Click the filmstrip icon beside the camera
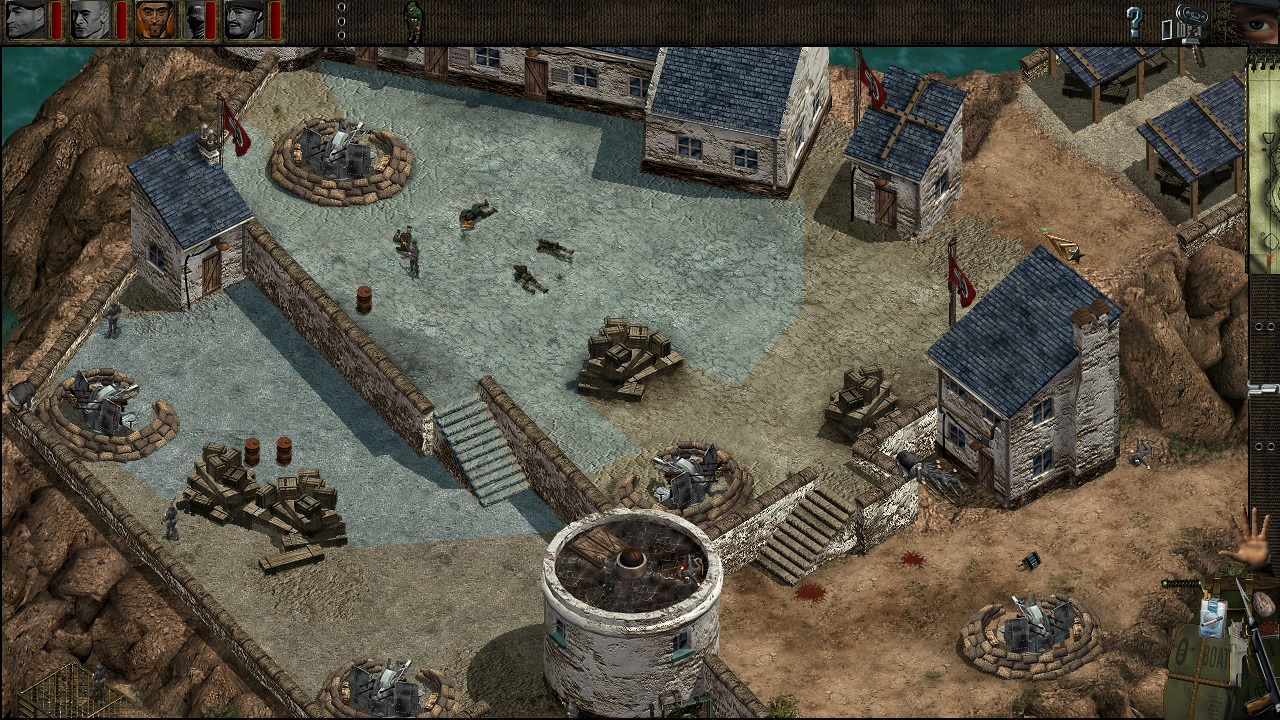The width and height of the screenshot is (1280, 720). (1182, 28)
